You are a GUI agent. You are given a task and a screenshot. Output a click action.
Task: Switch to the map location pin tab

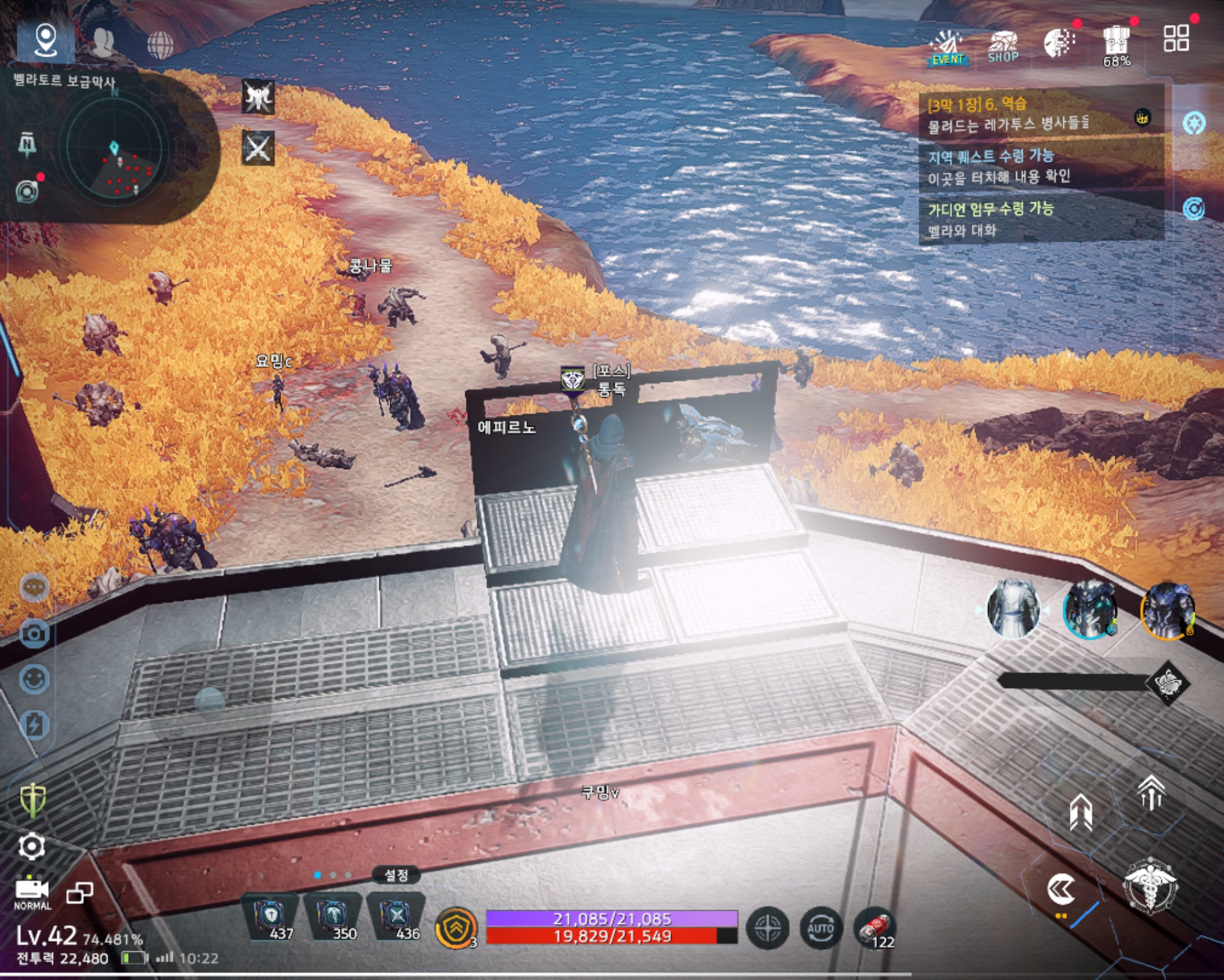click(45, 40)
